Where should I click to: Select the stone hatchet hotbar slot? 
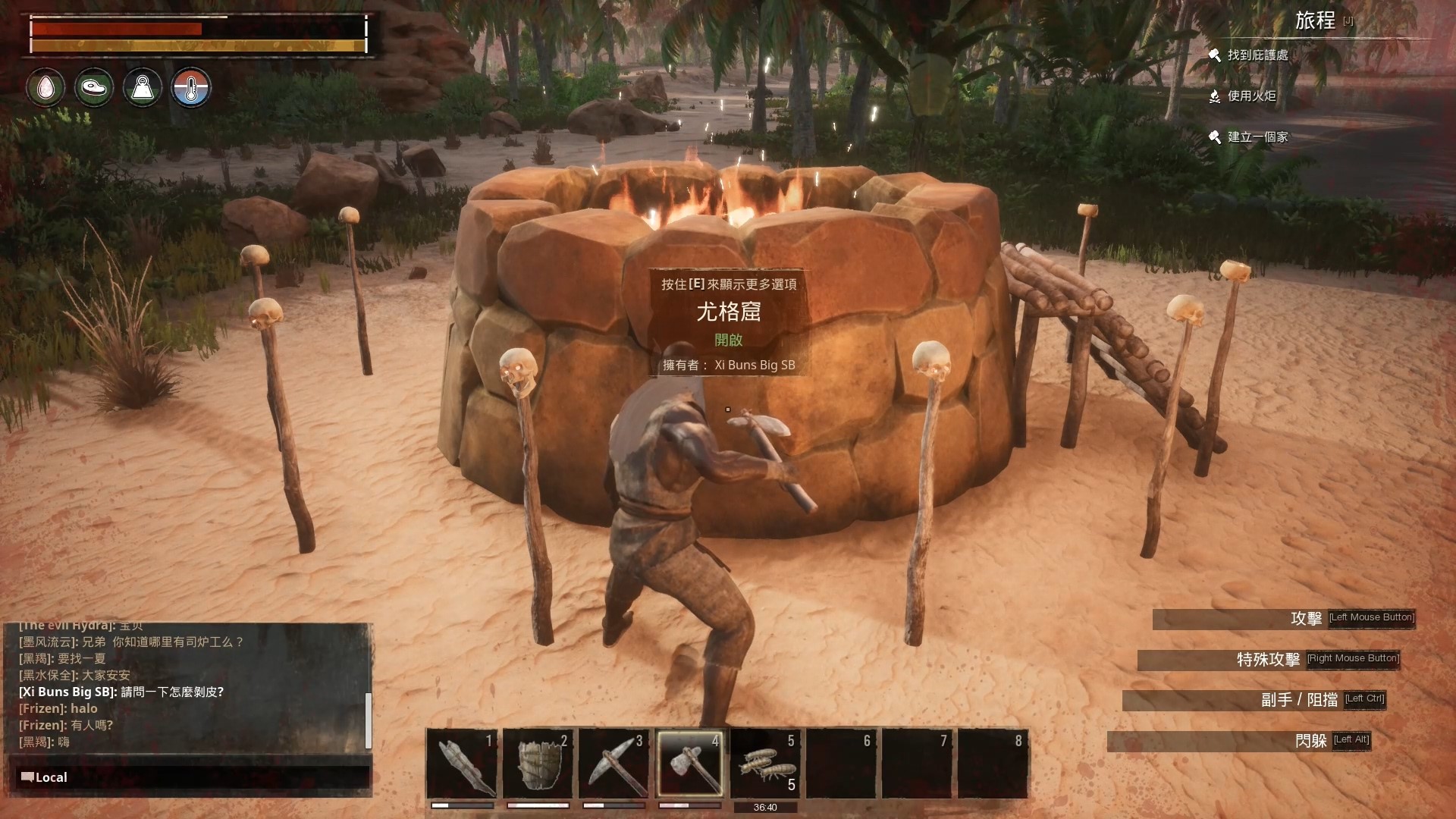pyautogui.click(x=689, y=763)
